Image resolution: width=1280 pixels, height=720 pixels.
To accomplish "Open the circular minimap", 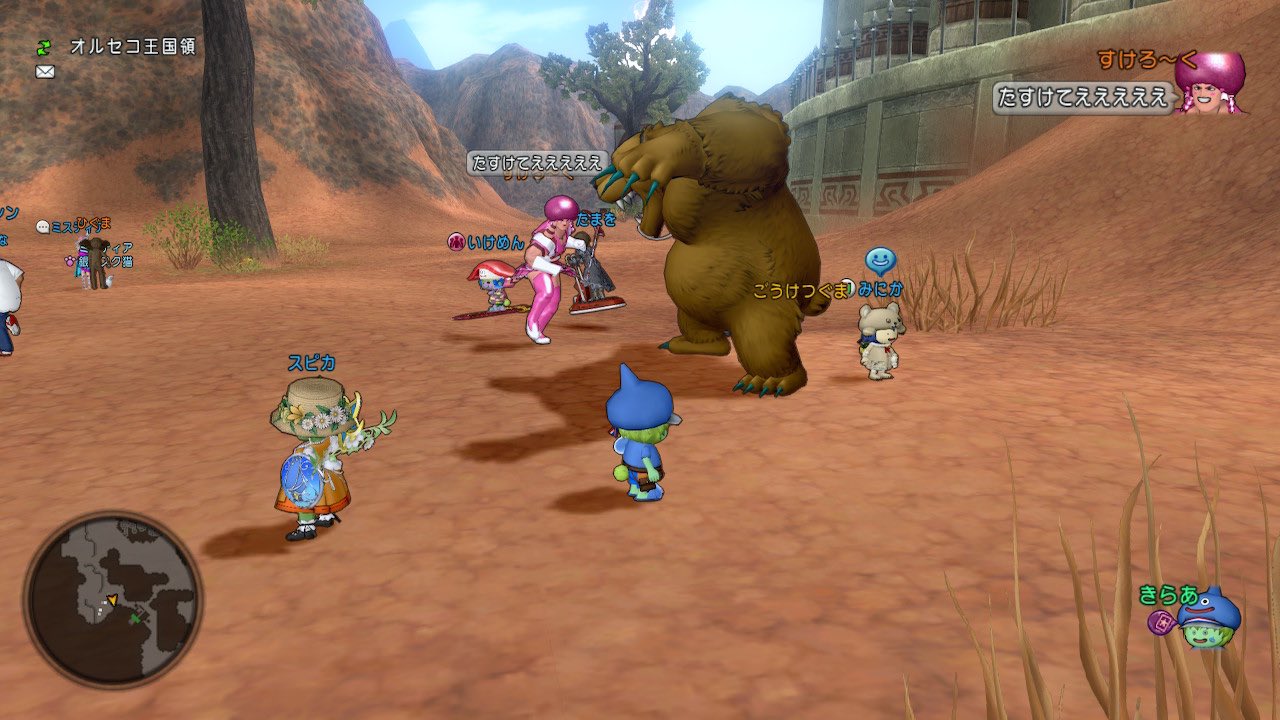I will pyautogui.click(x=113, y=600).
